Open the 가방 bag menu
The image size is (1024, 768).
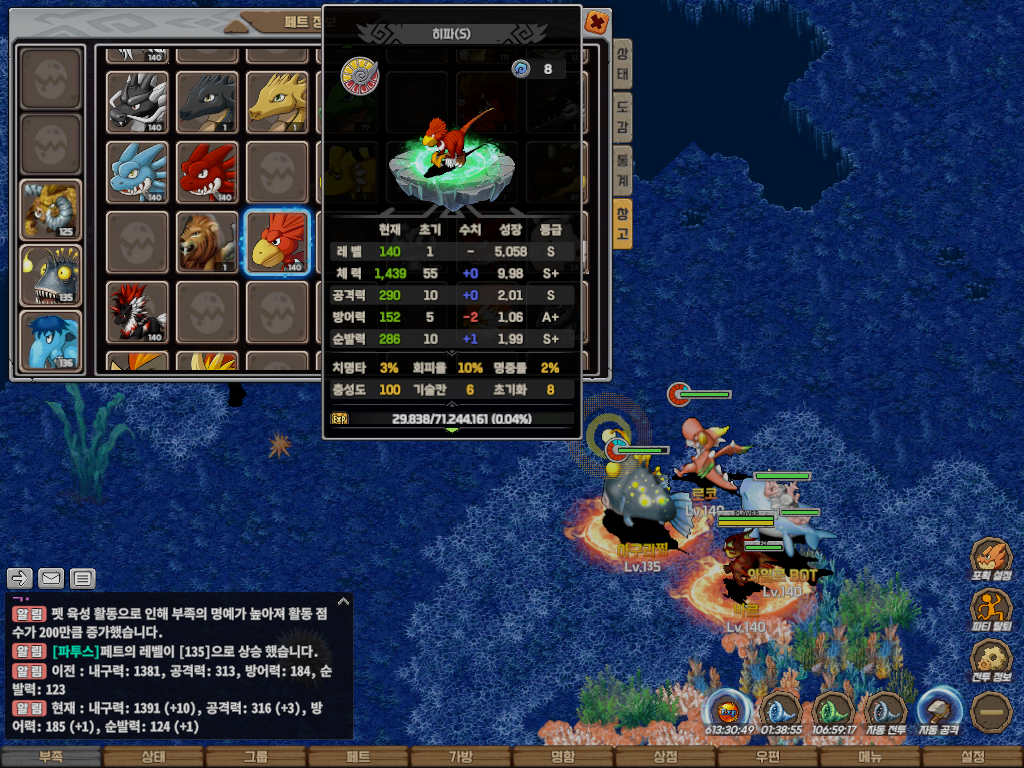[x=460, y=757]
